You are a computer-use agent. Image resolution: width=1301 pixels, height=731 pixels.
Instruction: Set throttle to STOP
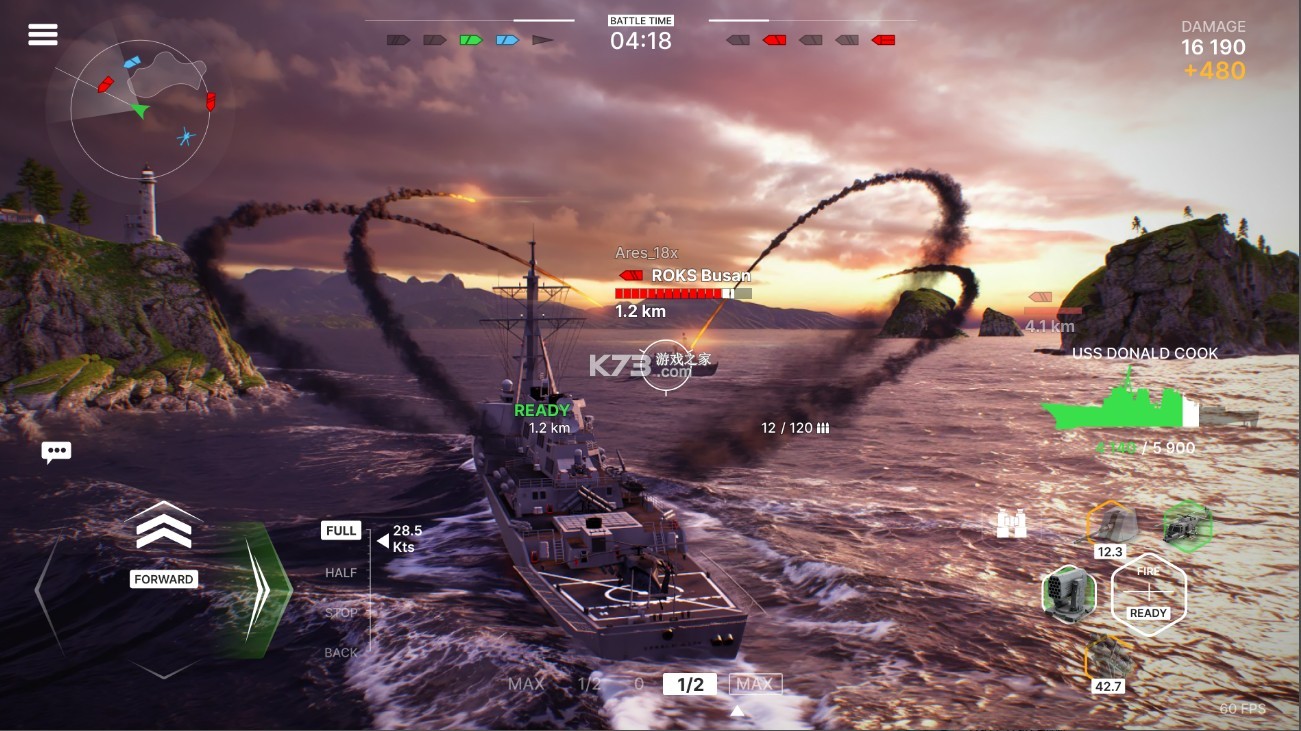coord(341,613)
